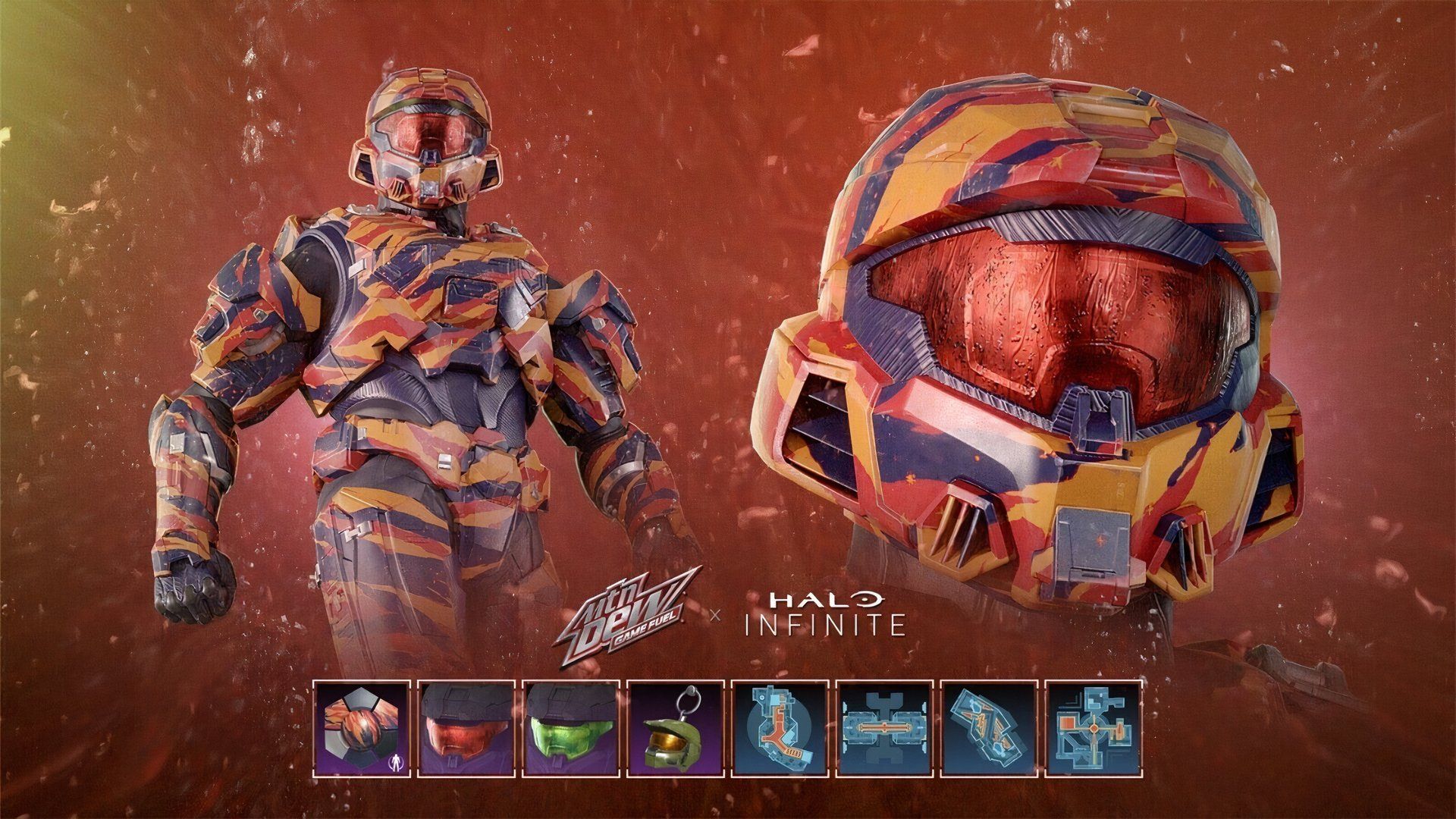Choose the cross-shaped map layout tile
The height and width of the screenshot is (819, 1456).
(1093, 730)
